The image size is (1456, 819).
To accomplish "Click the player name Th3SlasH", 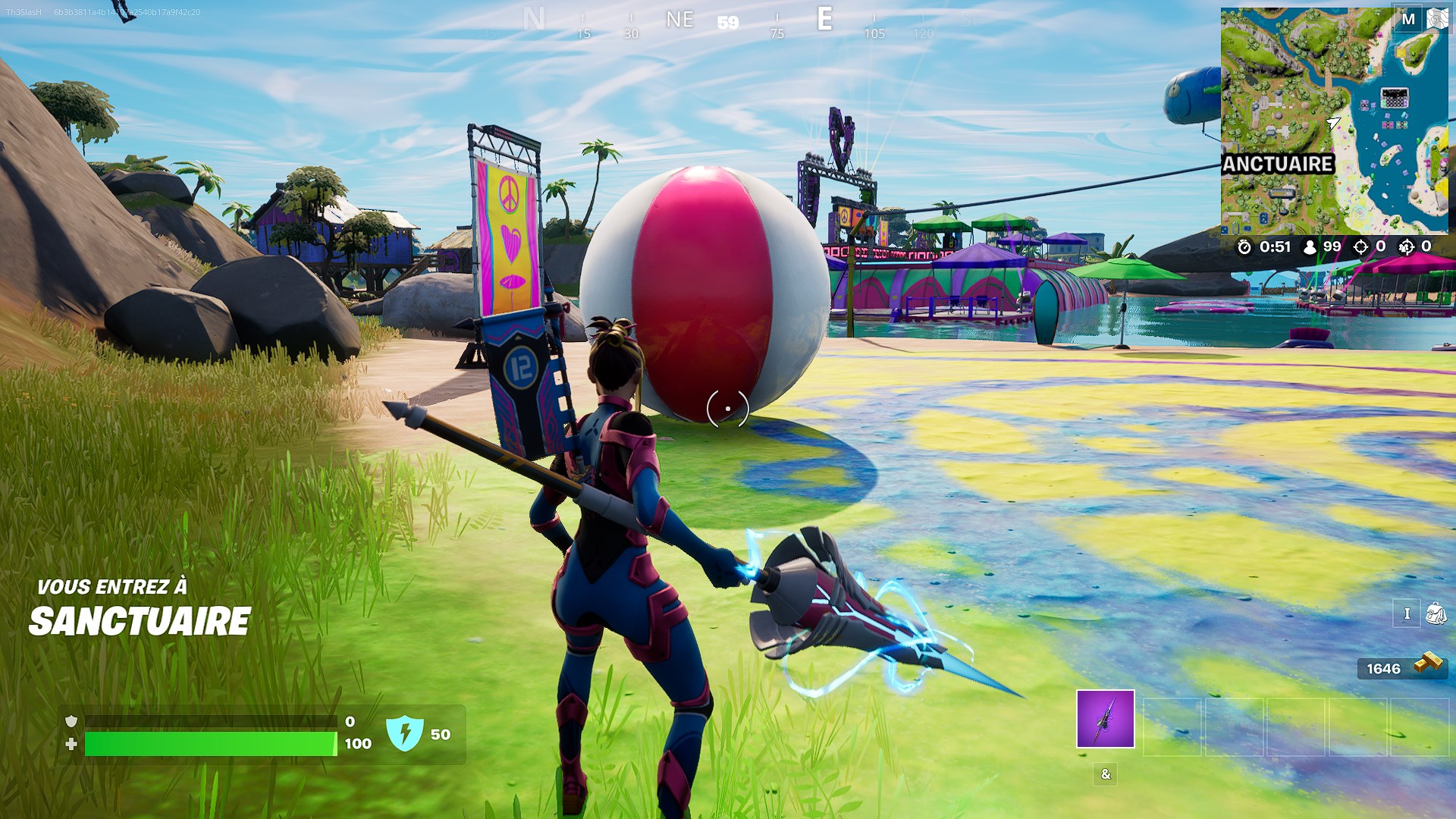I will 23,10.
